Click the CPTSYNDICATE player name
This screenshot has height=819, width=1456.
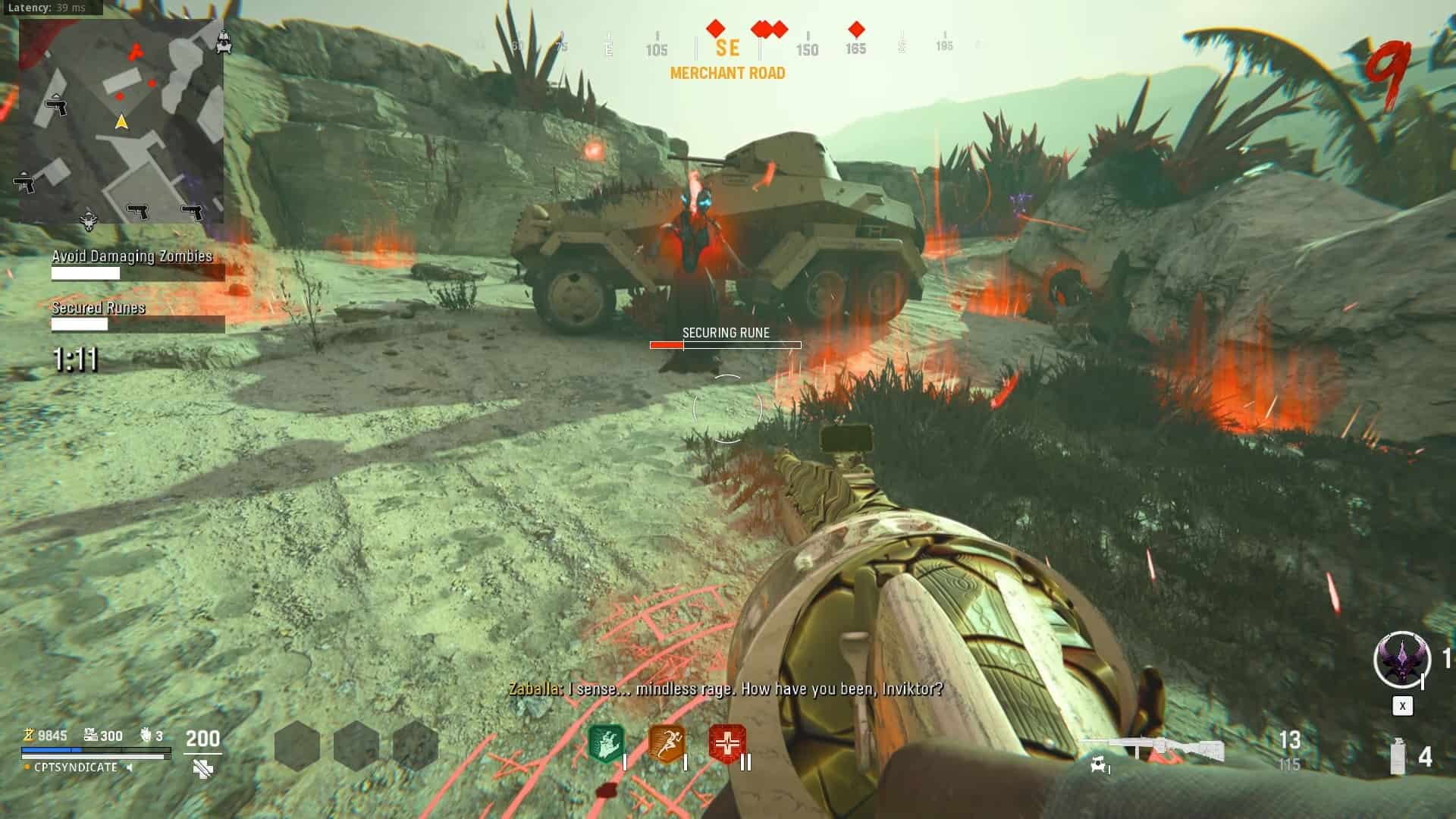(x=76, y=767)
